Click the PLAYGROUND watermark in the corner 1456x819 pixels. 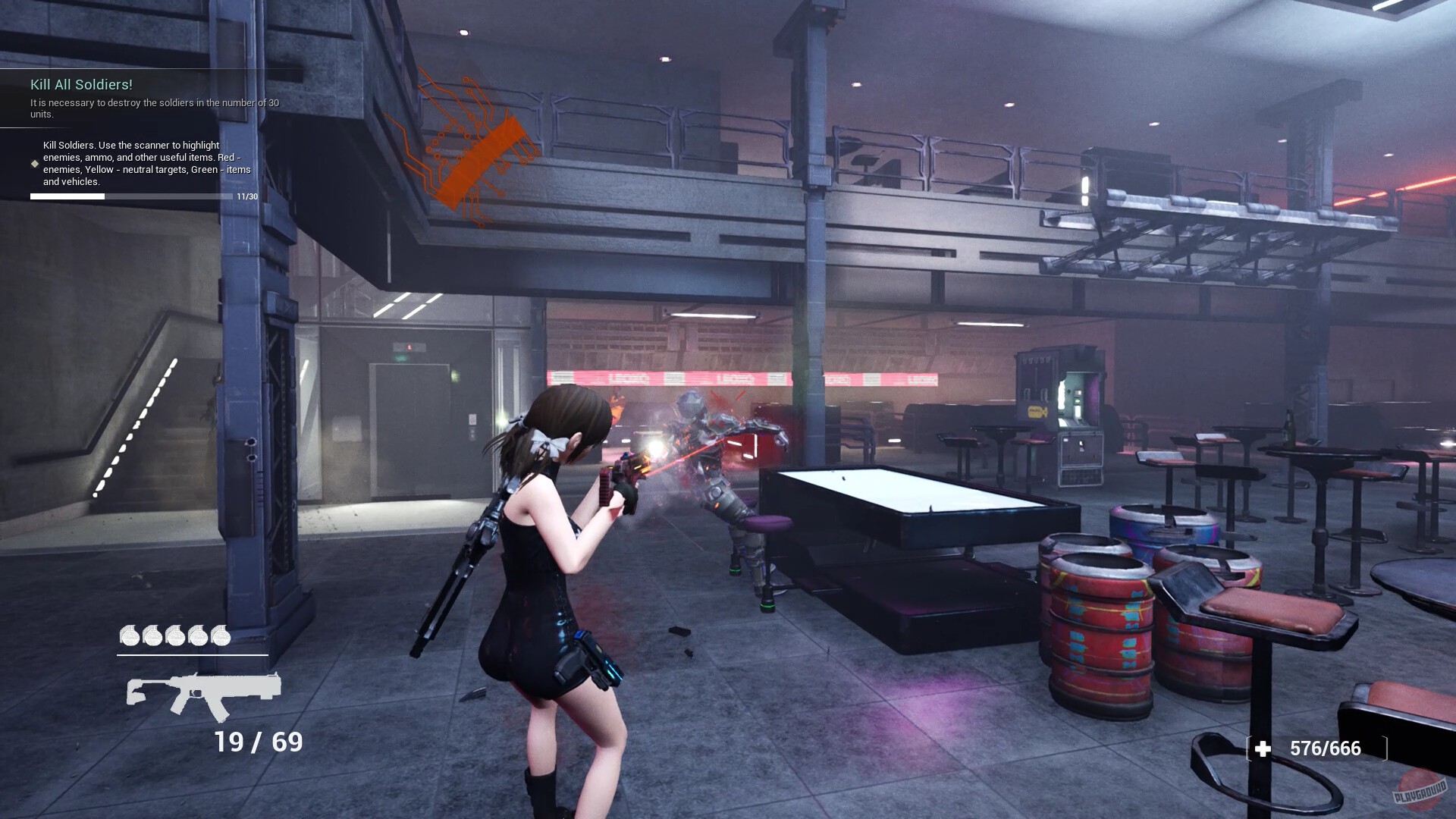pos(1420,791)
